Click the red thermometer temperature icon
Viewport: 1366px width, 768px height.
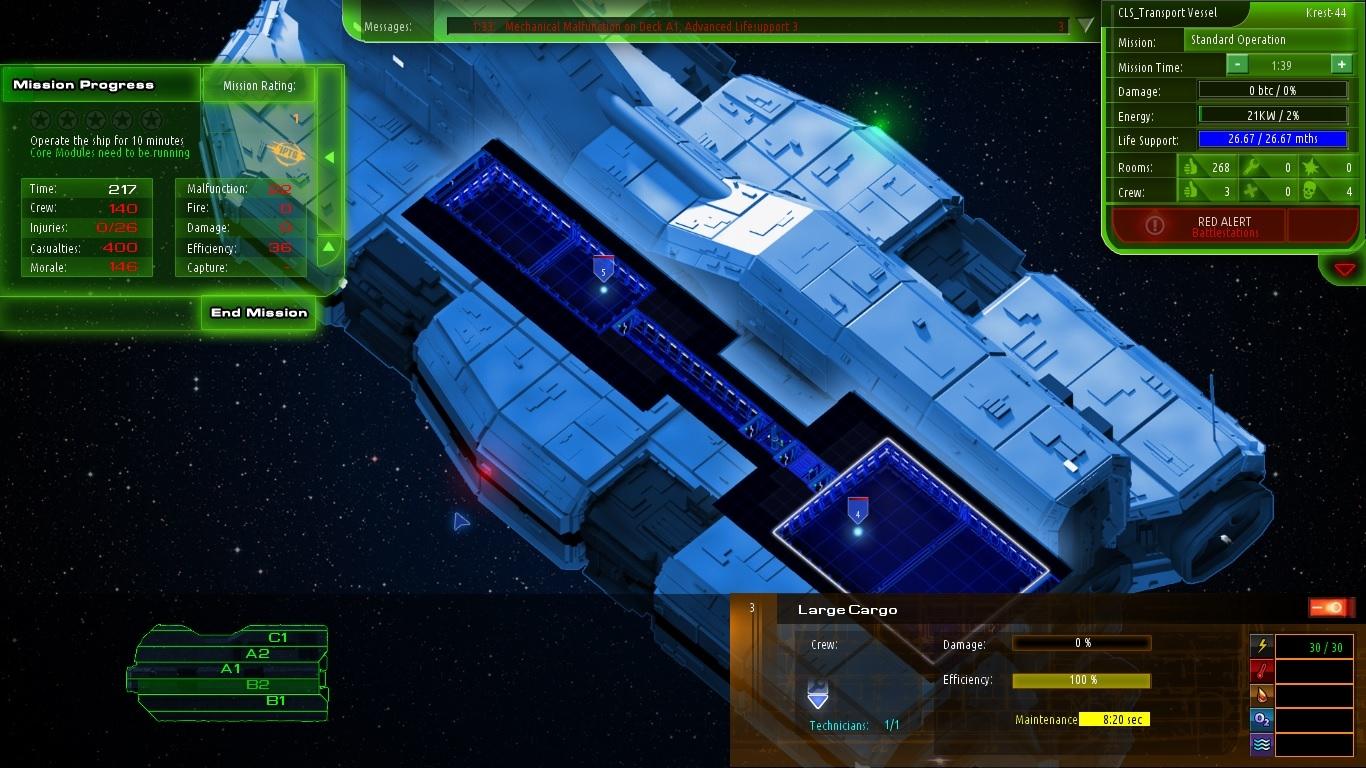[x=1262, y=671]
